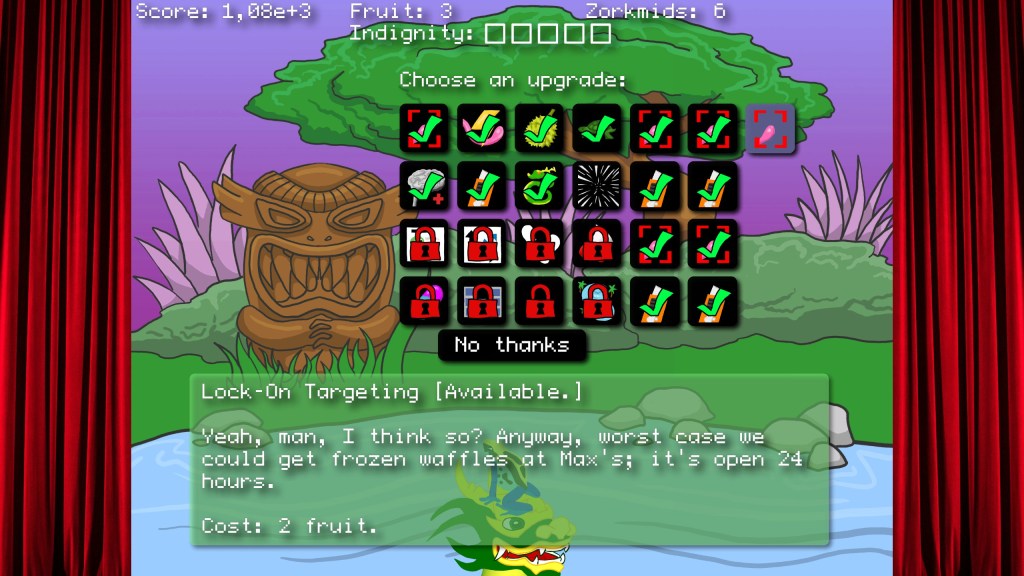
Task: Select the brain with red plus upgrade
Action: pos(425,187)
